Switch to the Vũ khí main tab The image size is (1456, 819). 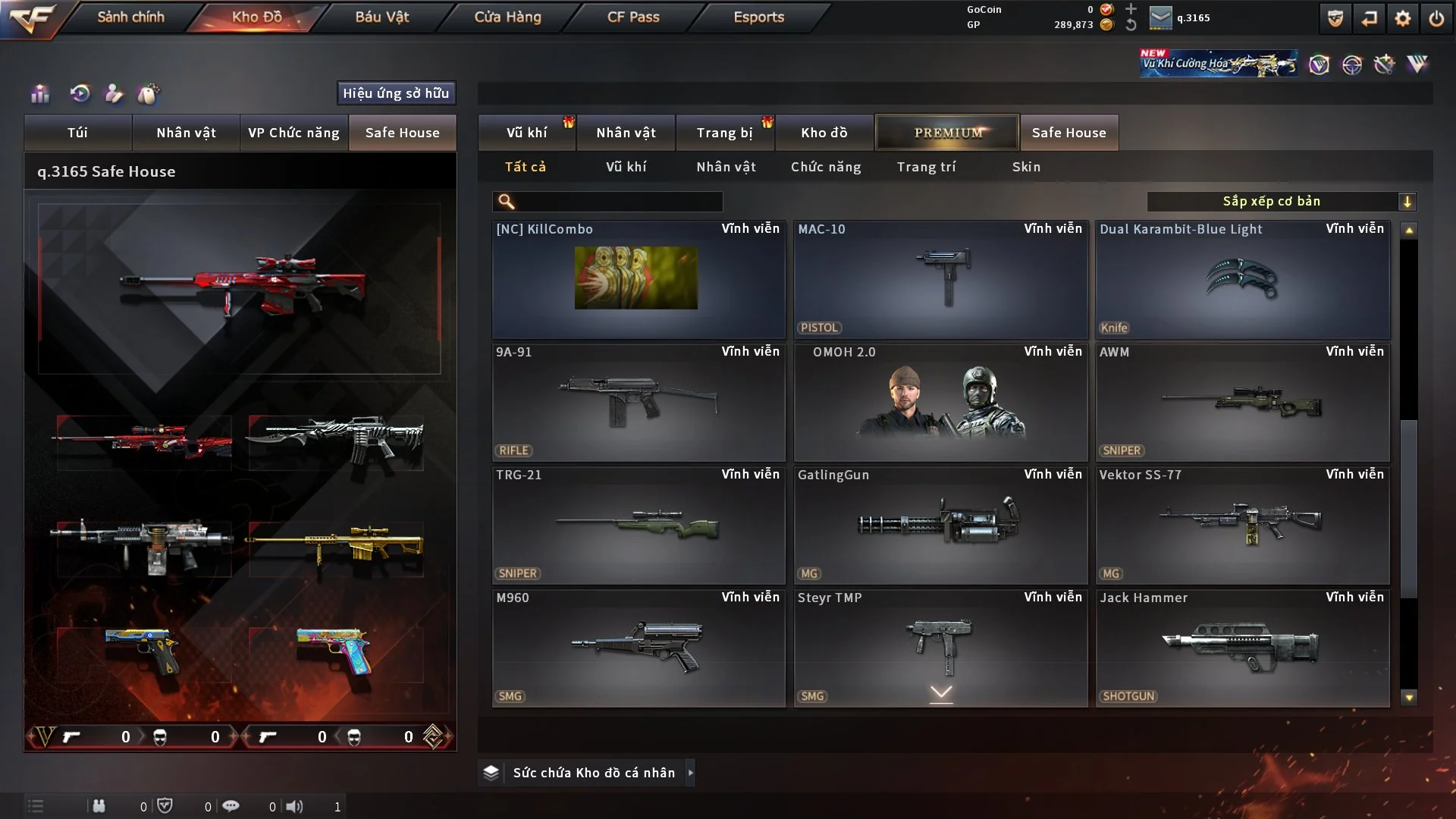526,133
